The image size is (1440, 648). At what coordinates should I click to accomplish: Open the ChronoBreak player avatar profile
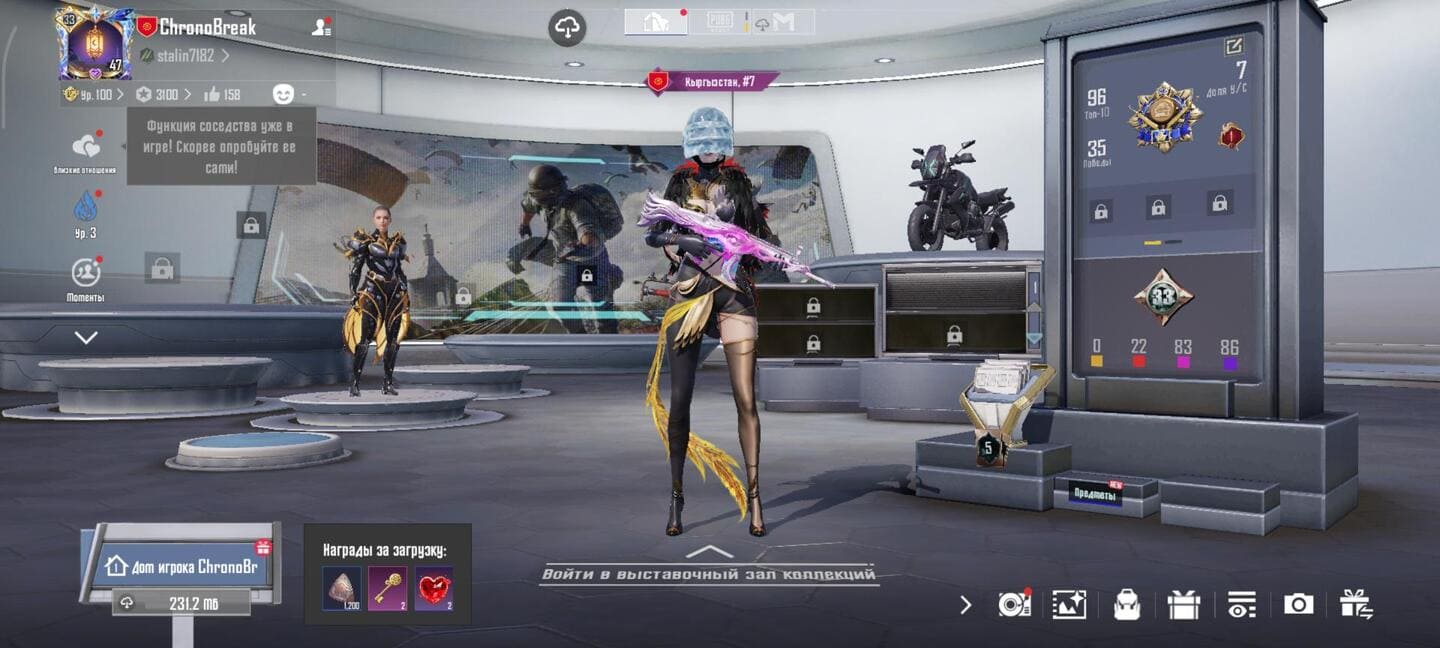click(95, 42)
